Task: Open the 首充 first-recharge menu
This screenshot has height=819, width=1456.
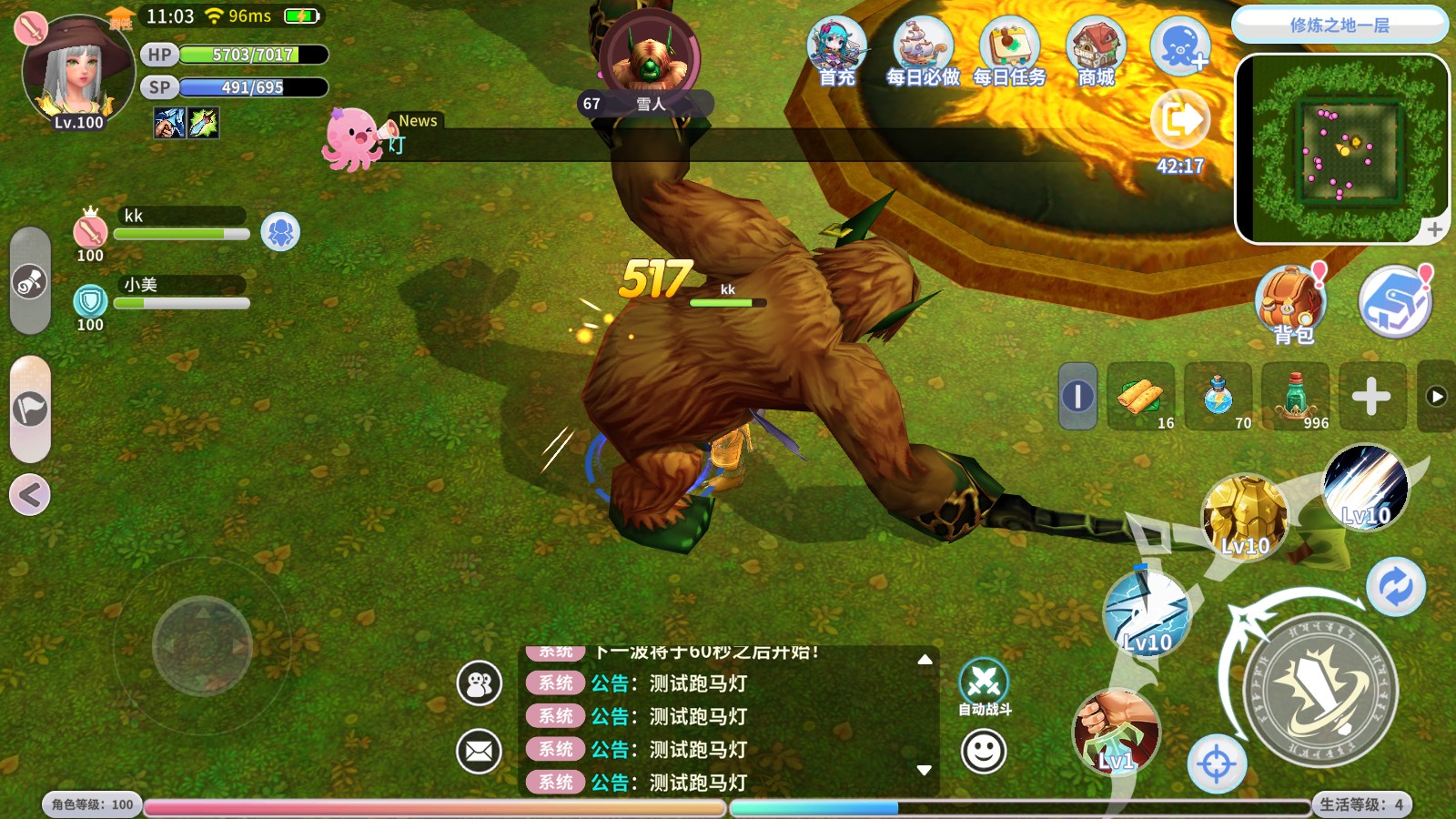Action: point(836,52)
